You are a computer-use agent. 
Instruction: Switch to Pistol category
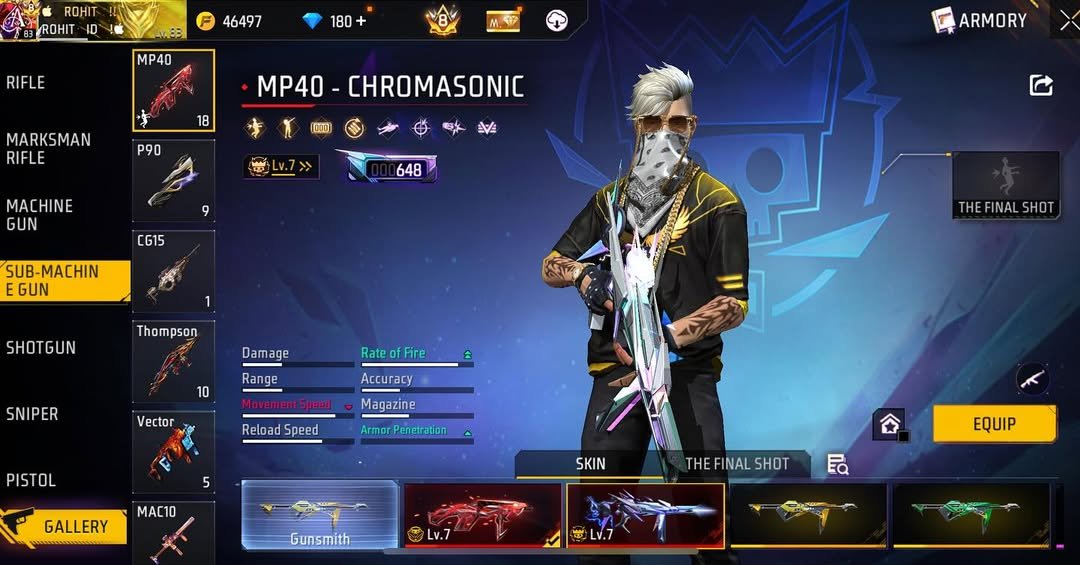pos(31,480)
